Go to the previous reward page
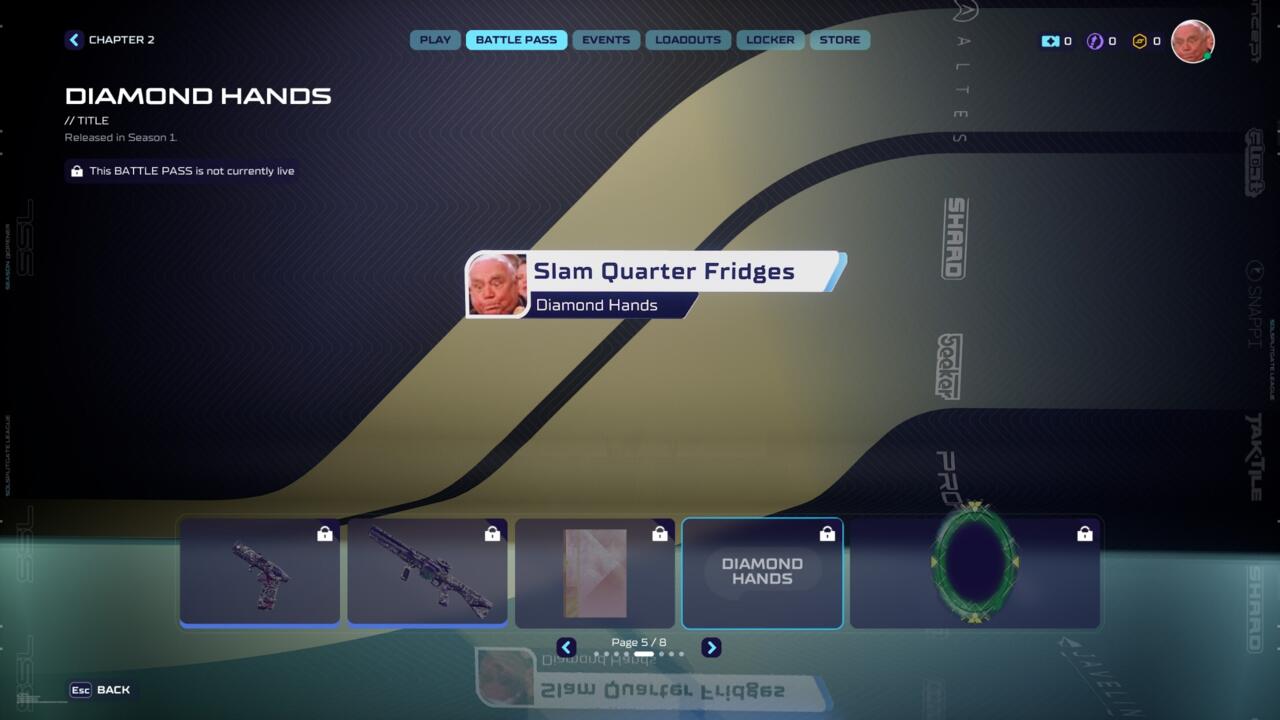 tap(566, 648)
